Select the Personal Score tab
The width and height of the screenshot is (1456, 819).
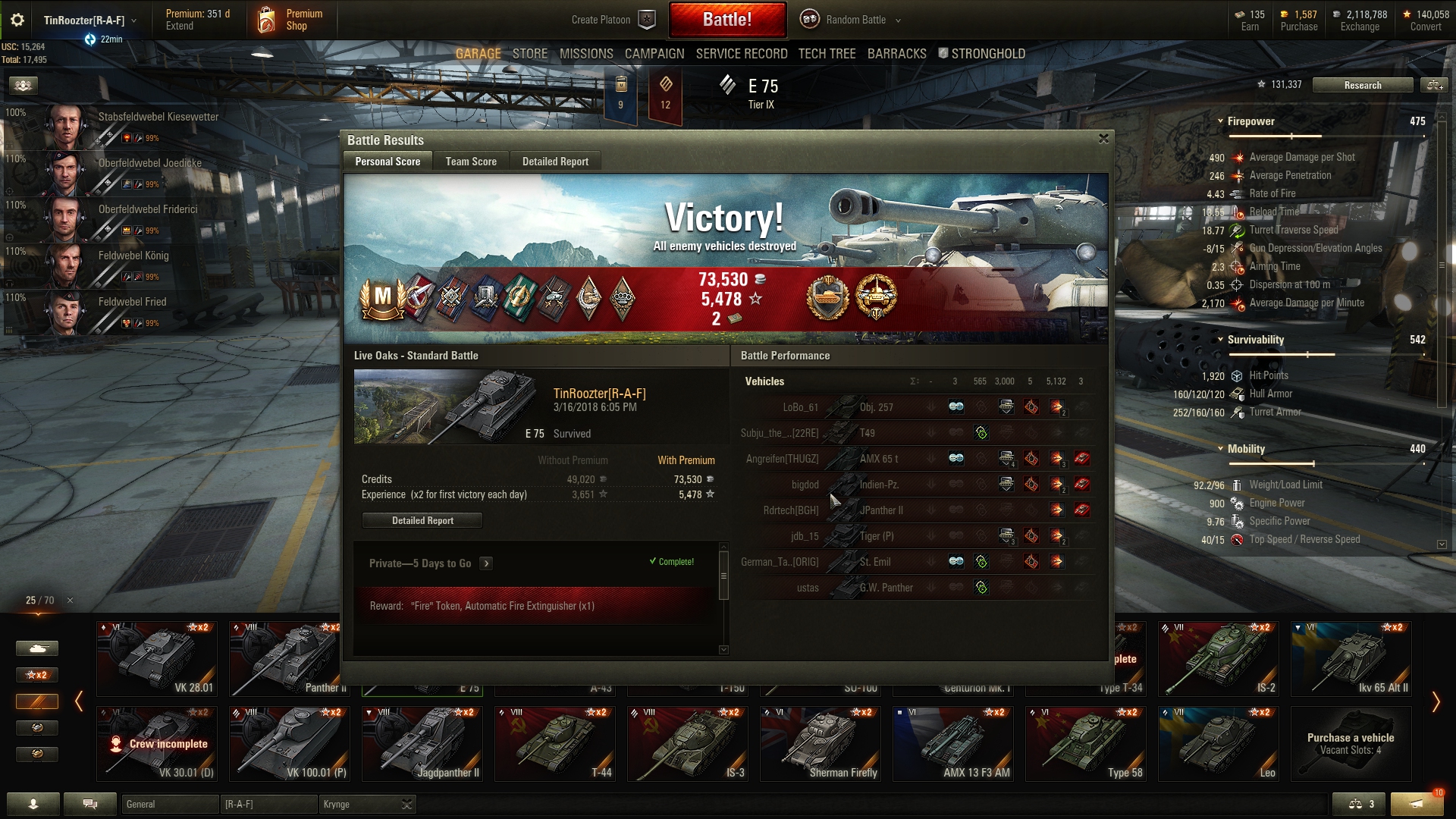[x=388, y=162]
